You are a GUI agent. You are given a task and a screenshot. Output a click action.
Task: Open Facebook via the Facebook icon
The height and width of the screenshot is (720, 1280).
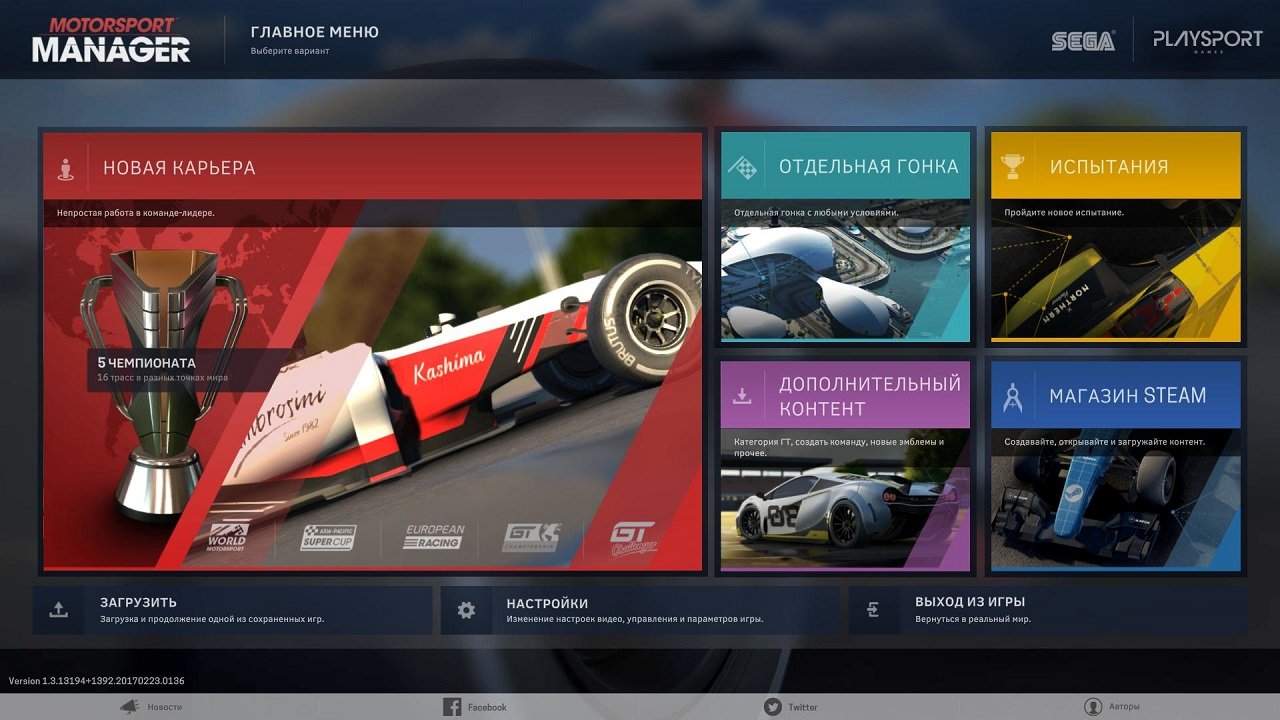point(450,706)
